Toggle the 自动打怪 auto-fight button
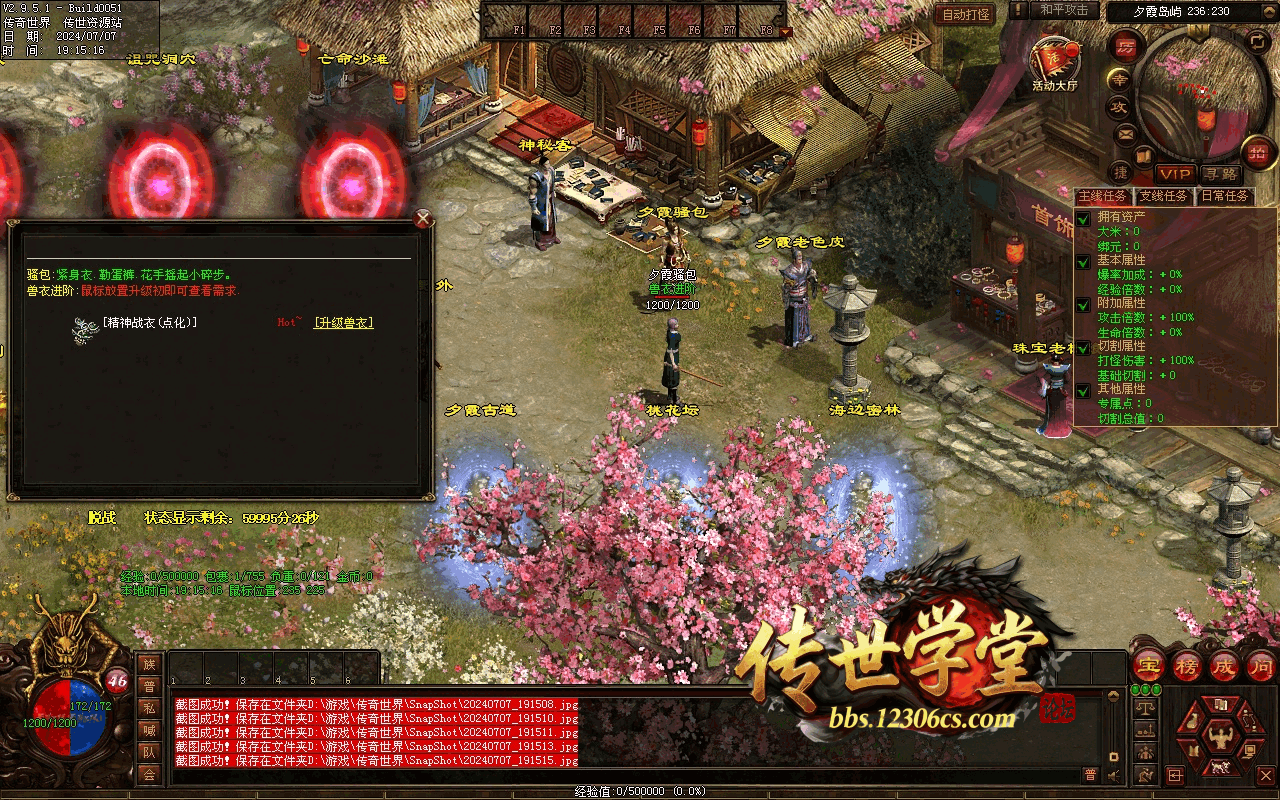Viewport: 1280px width, 800px height. click(x=966, y=15)
